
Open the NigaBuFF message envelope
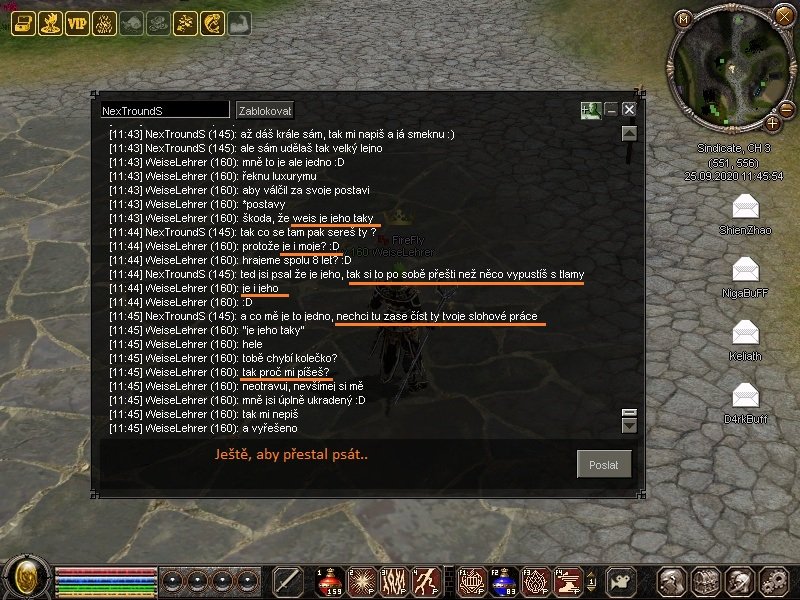pyautogui.click(x=746, y=270)
